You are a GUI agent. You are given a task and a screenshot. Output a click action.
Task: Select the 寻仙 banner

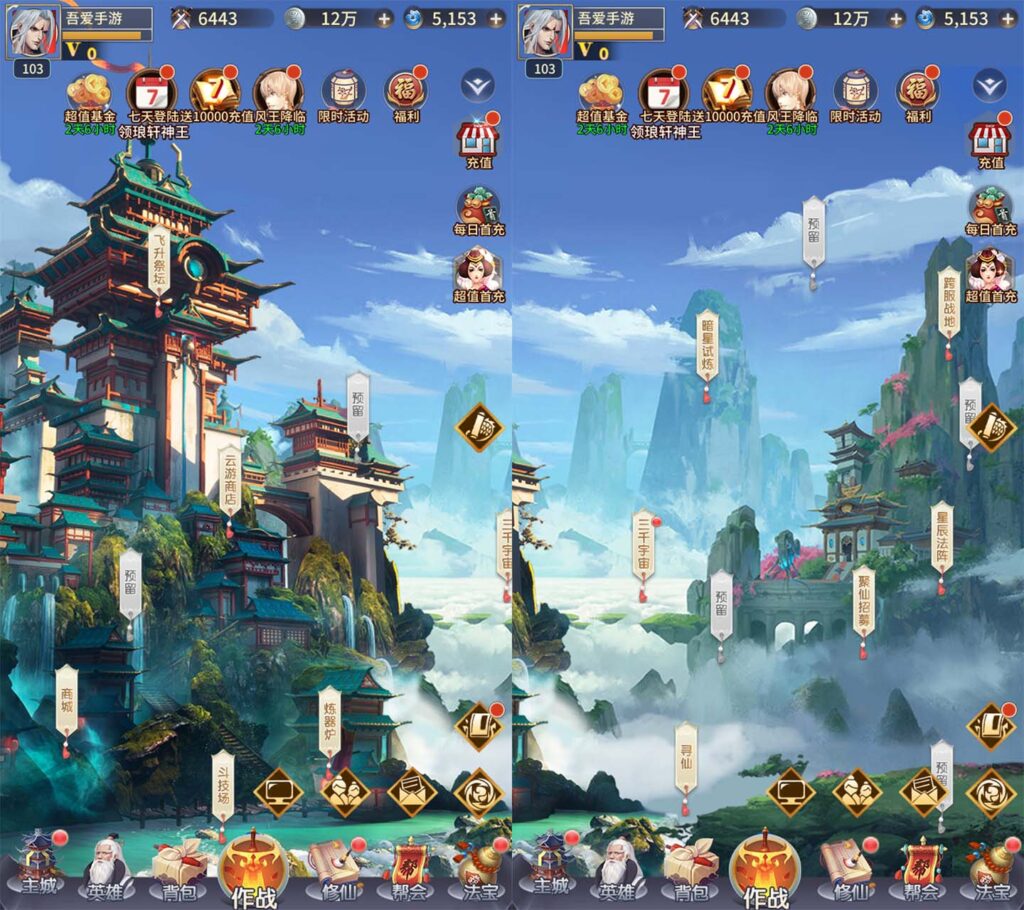coord(685,759)
